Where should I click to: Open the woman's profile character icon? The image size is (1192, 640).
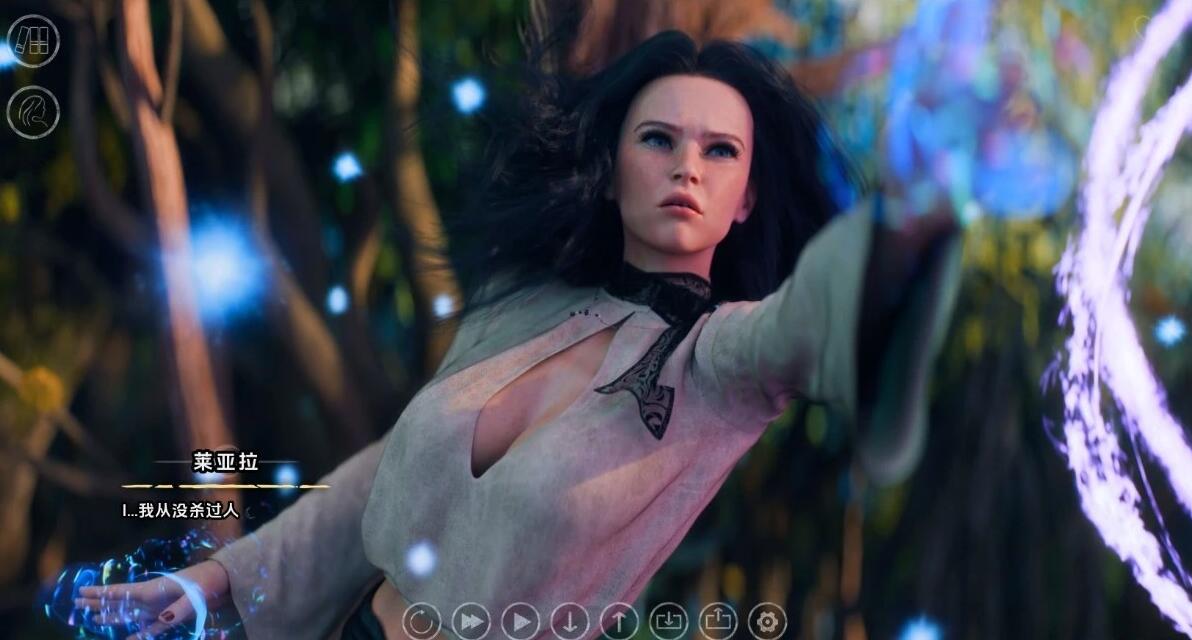[x=33, y=112]
